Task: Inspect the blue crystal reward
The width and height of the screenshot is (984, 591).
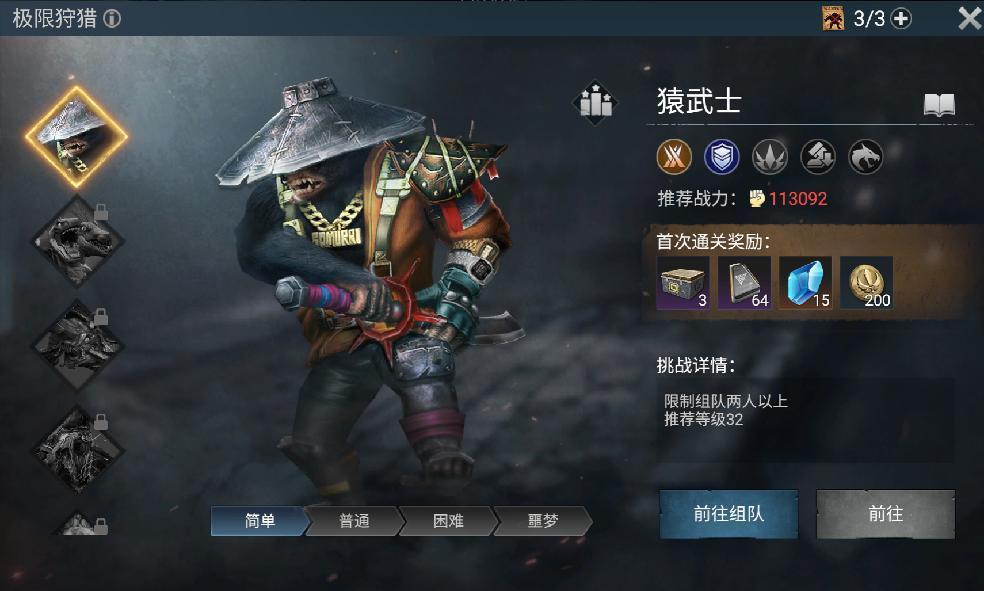Action: (x=806, y=283)
